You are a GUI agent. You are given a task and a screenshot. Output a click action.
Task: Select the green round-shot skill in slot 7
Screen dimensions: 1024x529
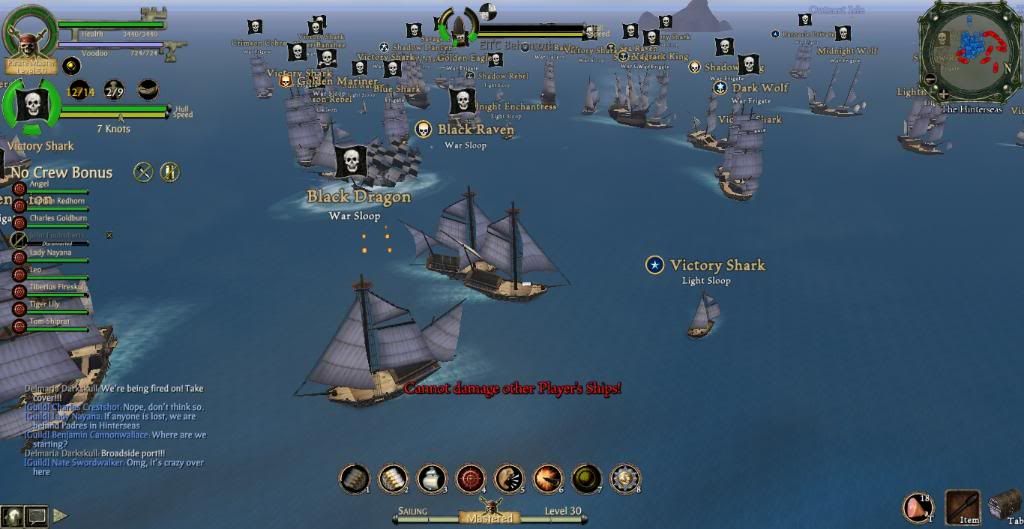(x=587, y=478)
